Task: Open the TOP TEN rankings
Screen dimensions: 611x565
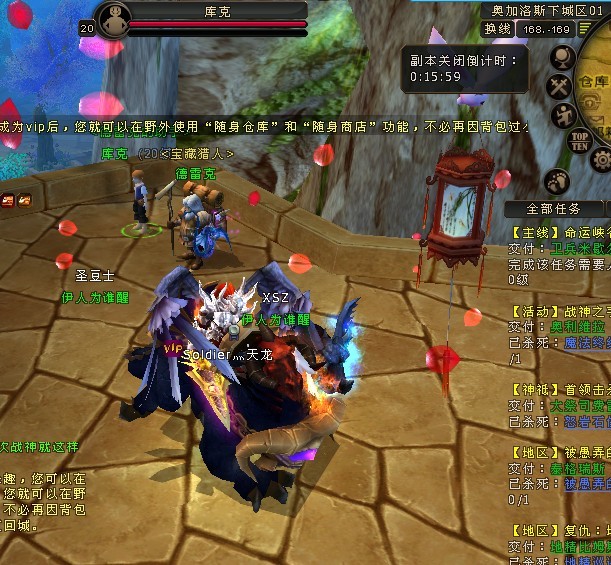Action: coord(579,140)
